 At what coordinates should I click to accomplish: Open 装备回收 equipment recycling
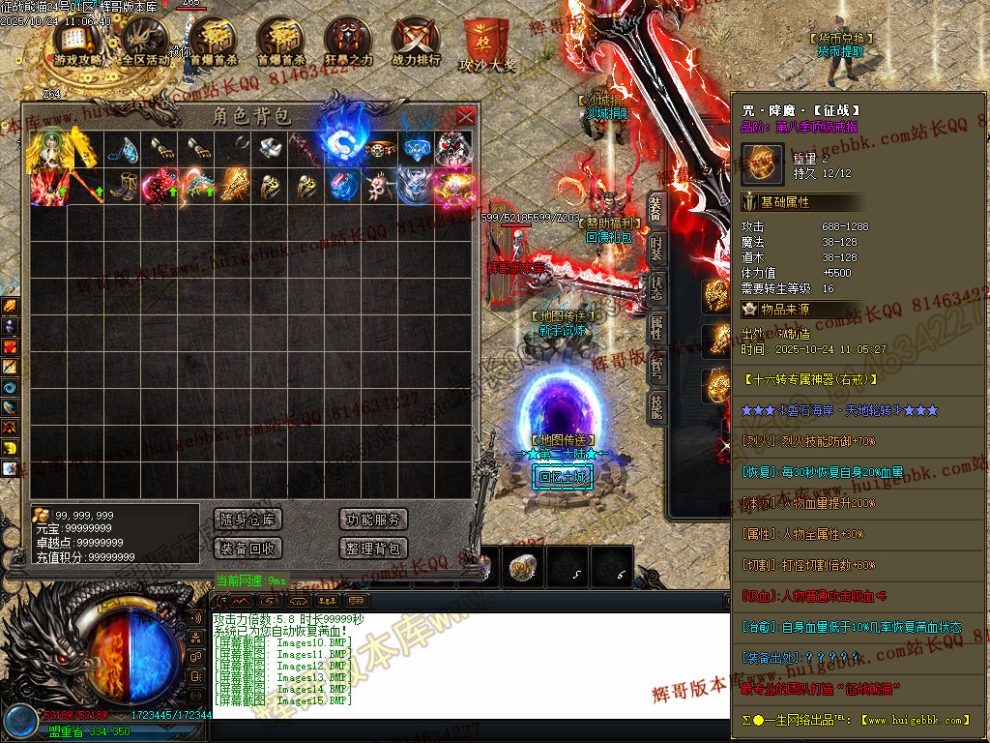(248, 548)
